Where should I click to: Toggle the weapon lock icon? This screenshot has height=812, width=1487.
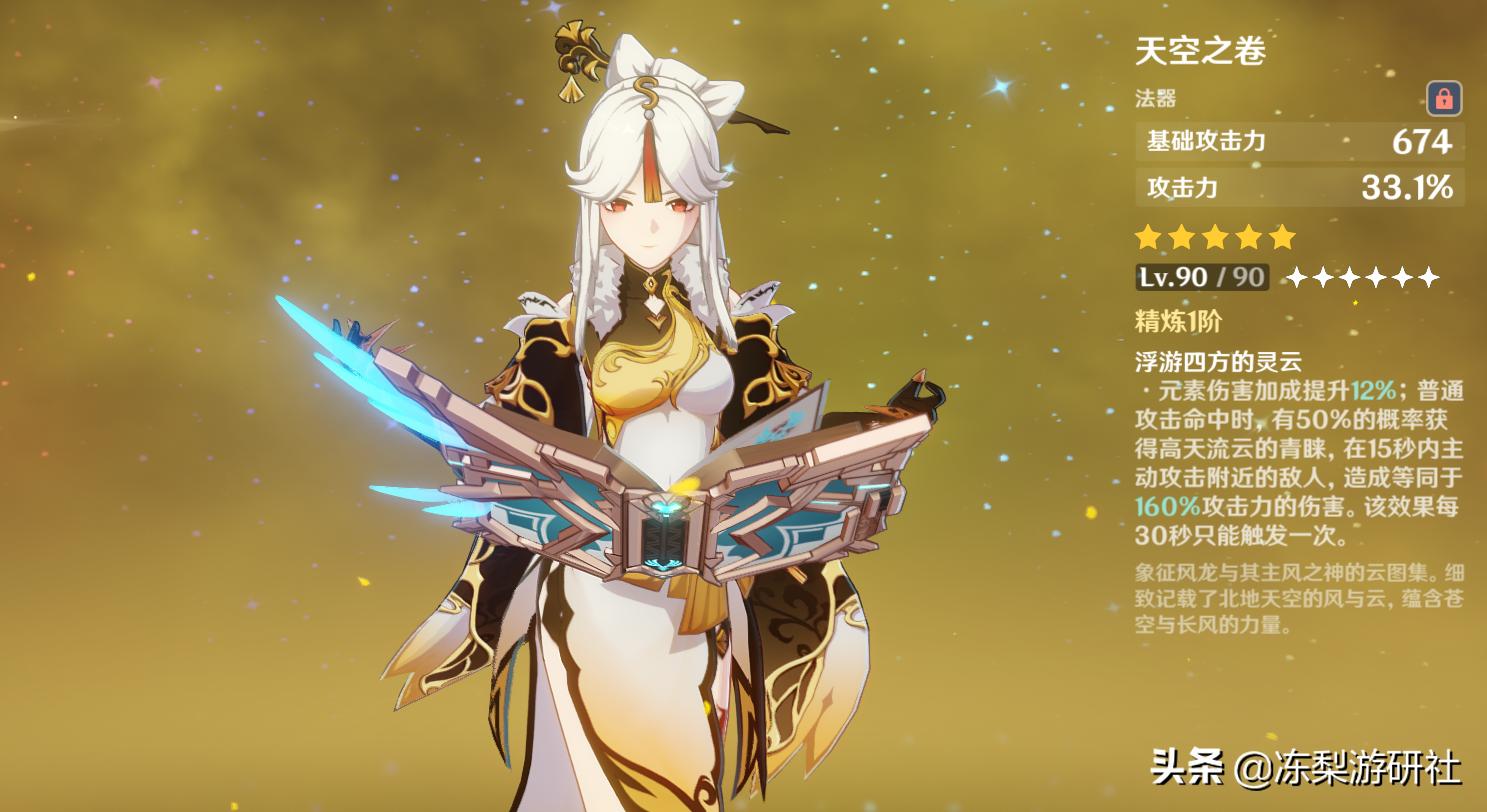(1443, 99)
